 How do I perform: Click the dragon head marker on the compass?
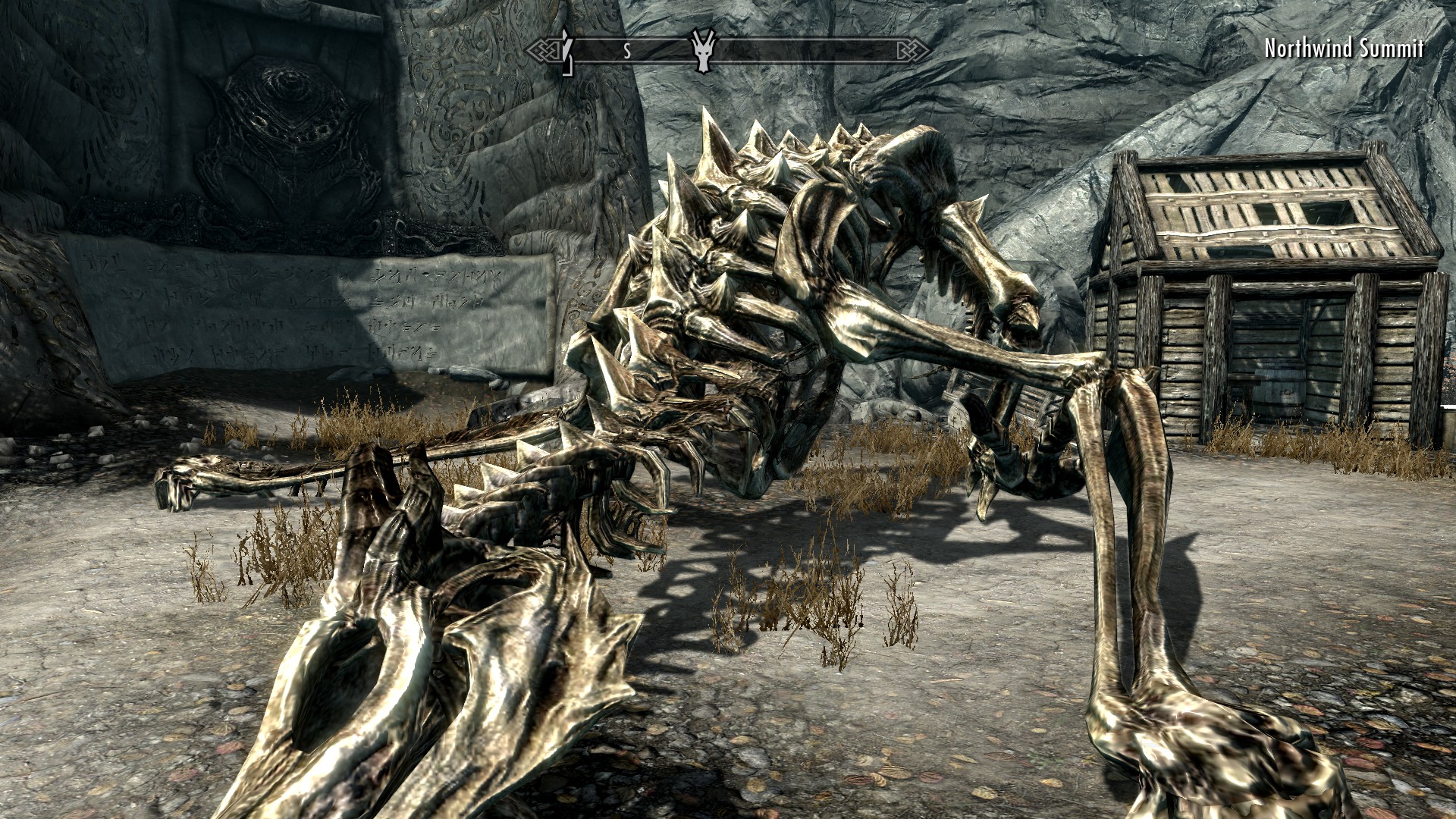click(703, 51)
